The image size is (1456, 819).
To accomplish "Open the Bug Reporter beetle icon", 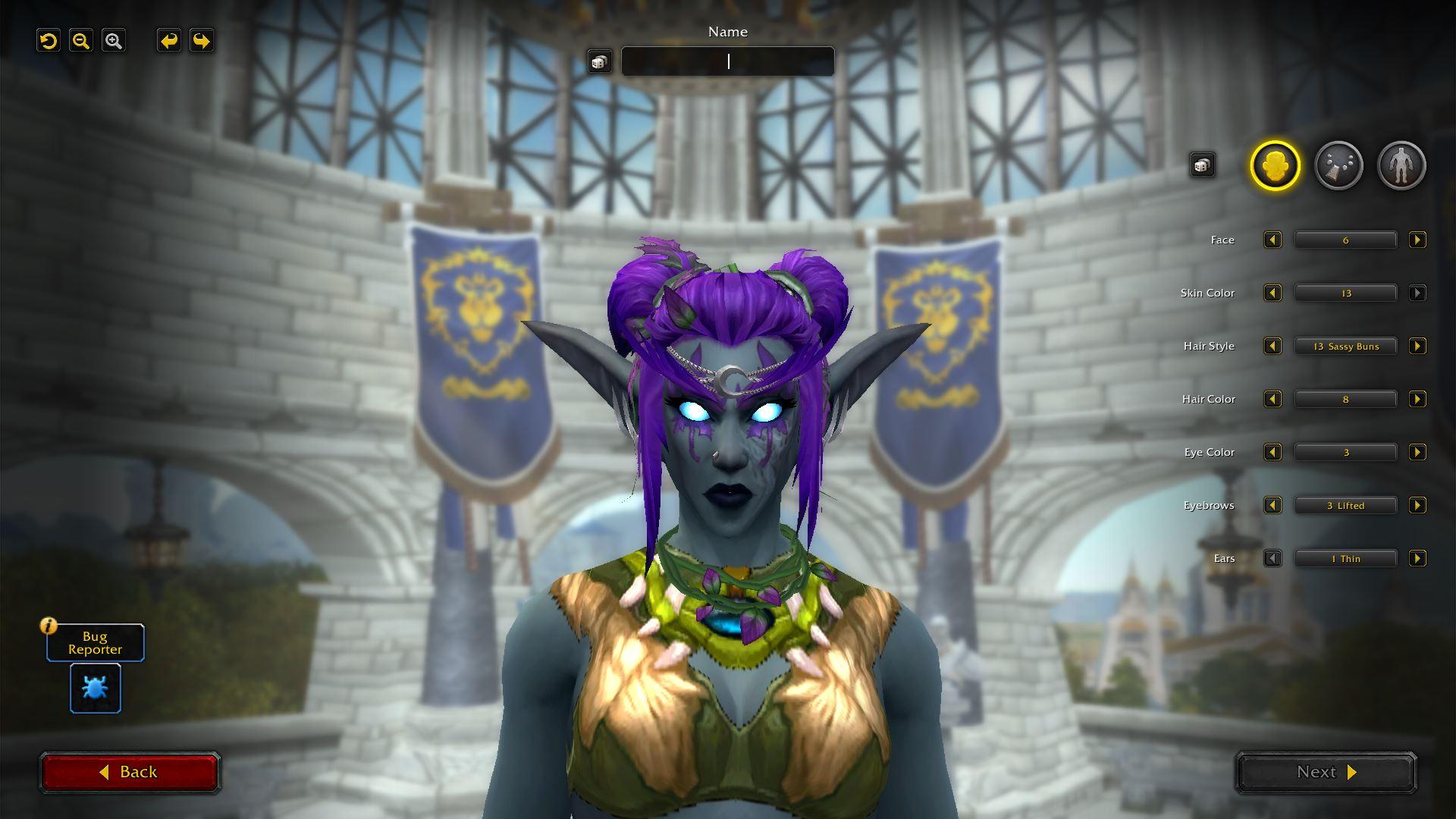I will tap(96, 688).
